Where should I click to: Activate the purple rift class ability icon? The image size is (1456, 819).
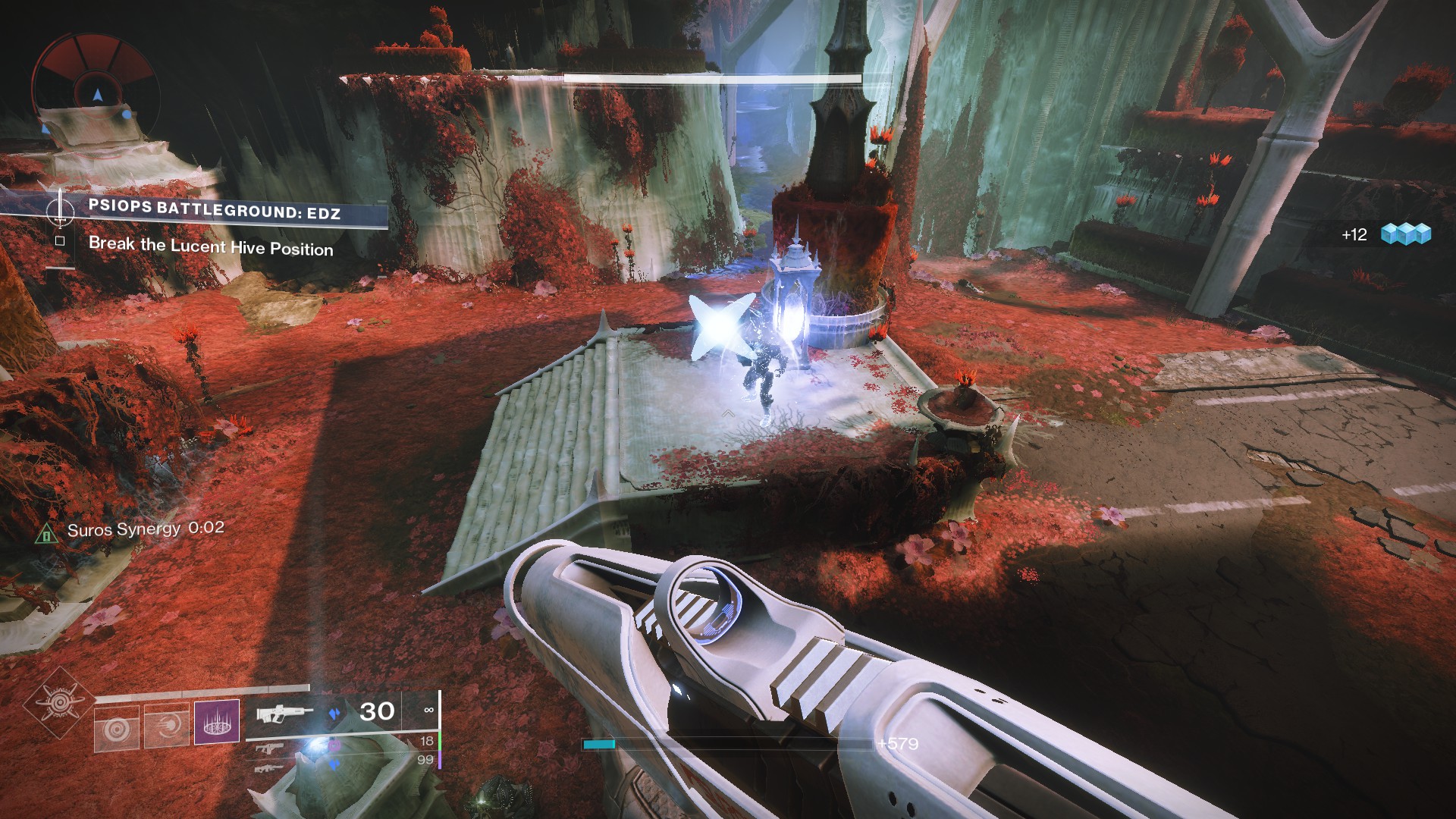click(x=217, y=721)
